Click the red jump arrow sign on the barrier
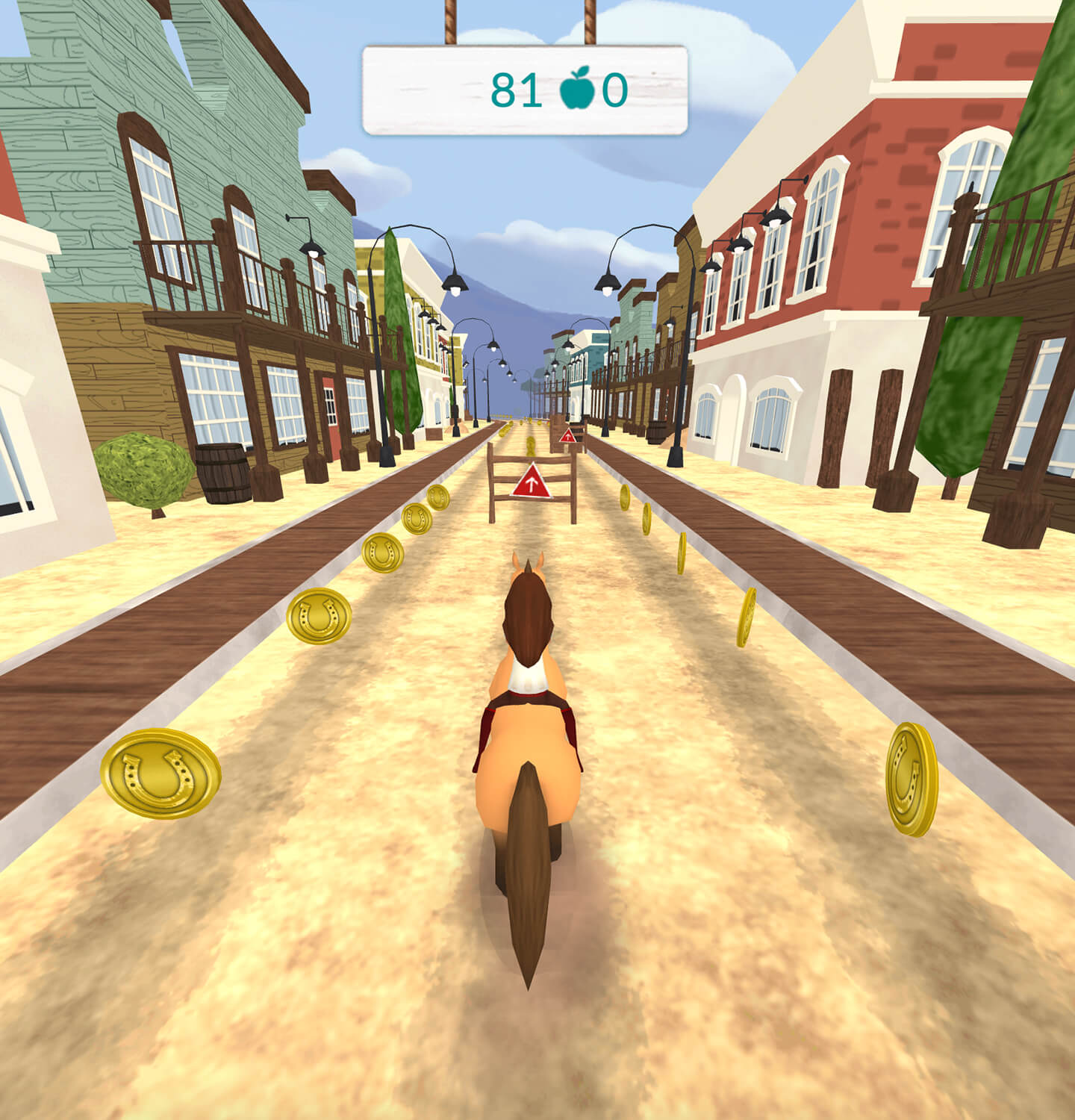Image resolution: width=1075 pixels, height=1120 pixels. [x=531, y=484]
